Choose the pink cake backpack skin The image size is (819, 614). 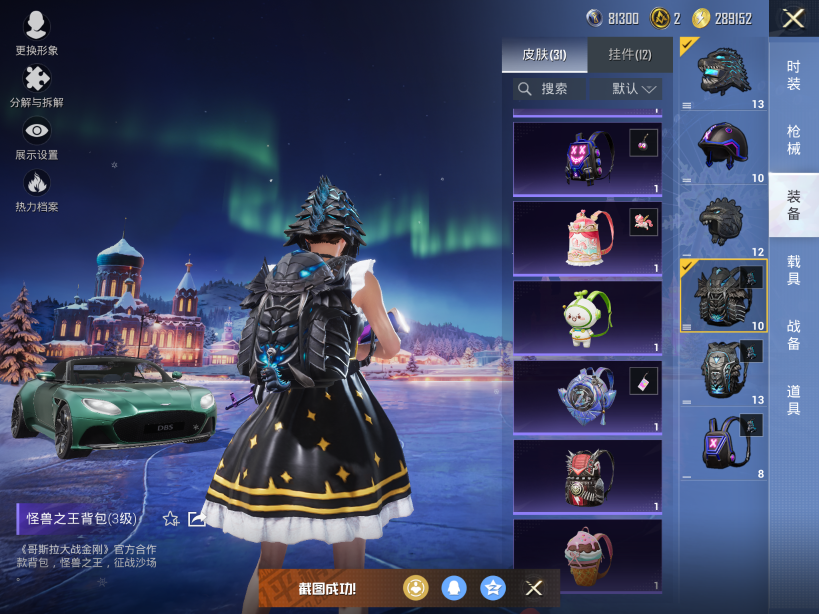tap(587, 238)
